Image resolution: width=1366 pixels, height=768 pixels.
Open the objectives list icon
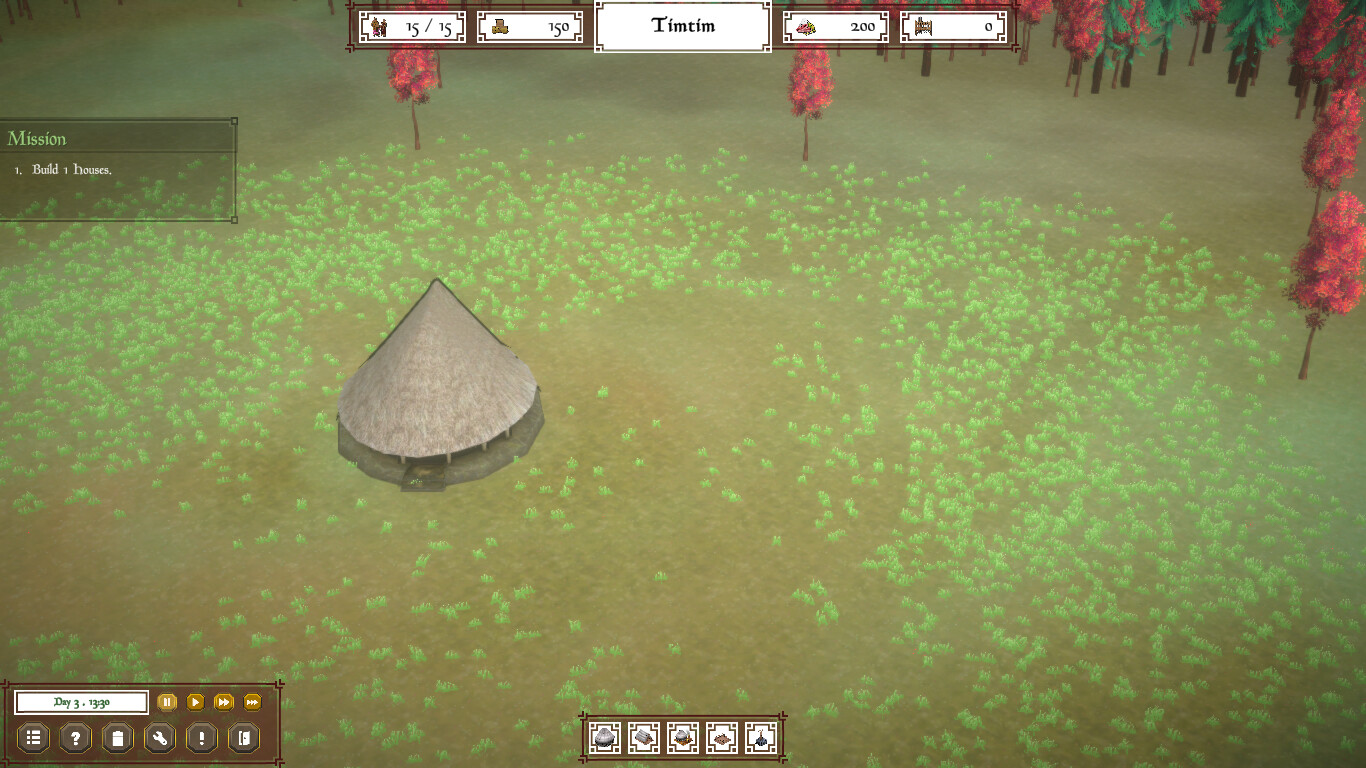tap(33, 738)
